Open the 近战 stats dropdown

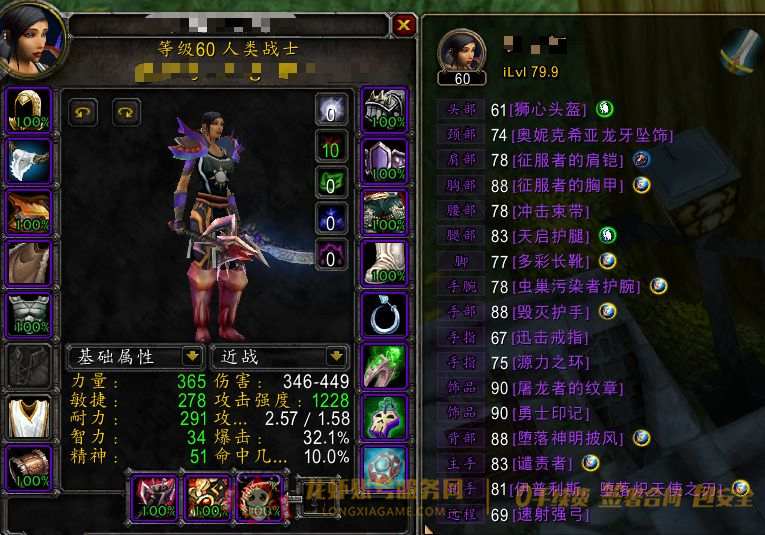(x=337, y=356)
